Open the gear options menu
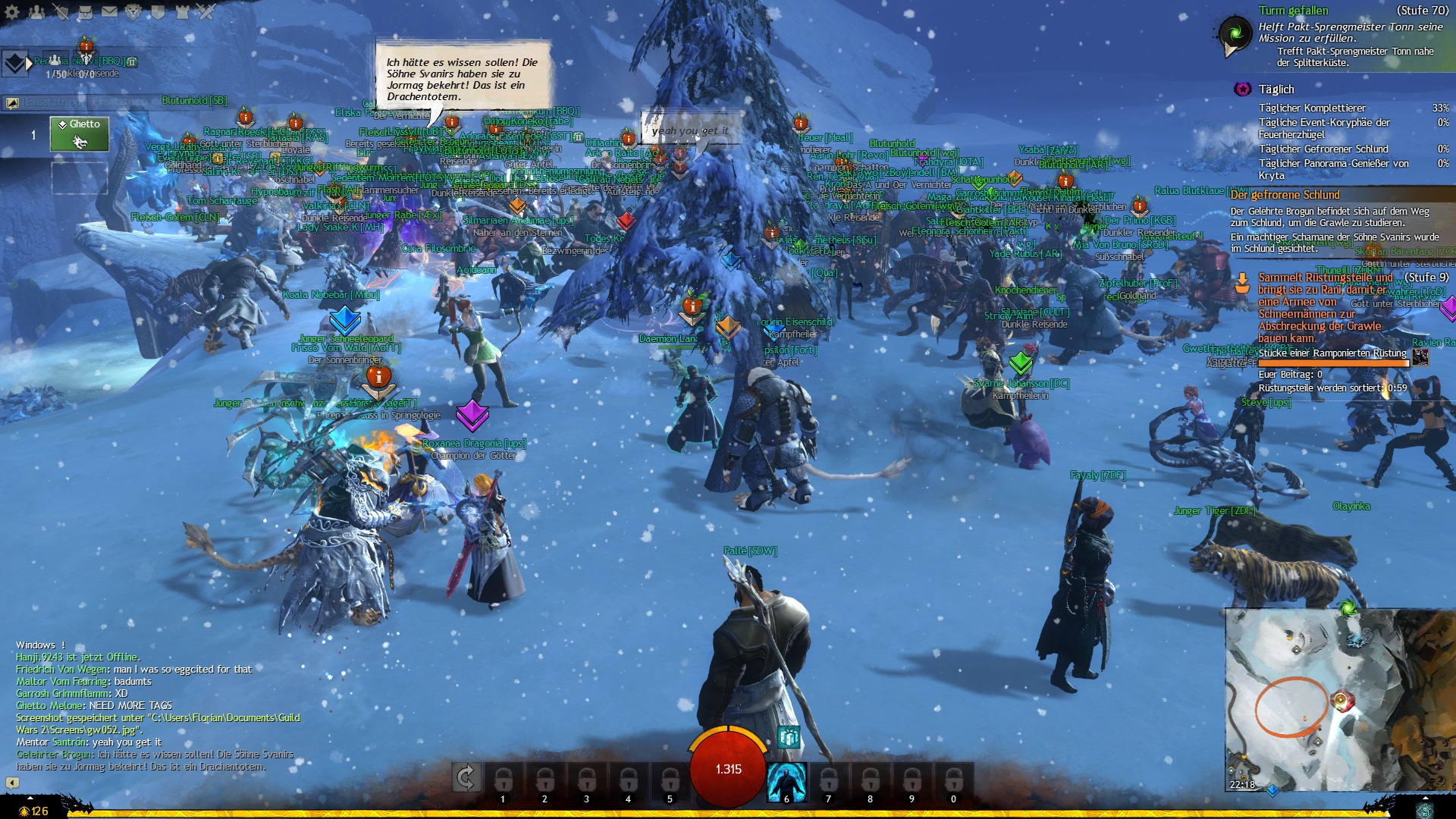Image resolution: width=1456 pixels, height=819 pixels. [x=12, y=12]
